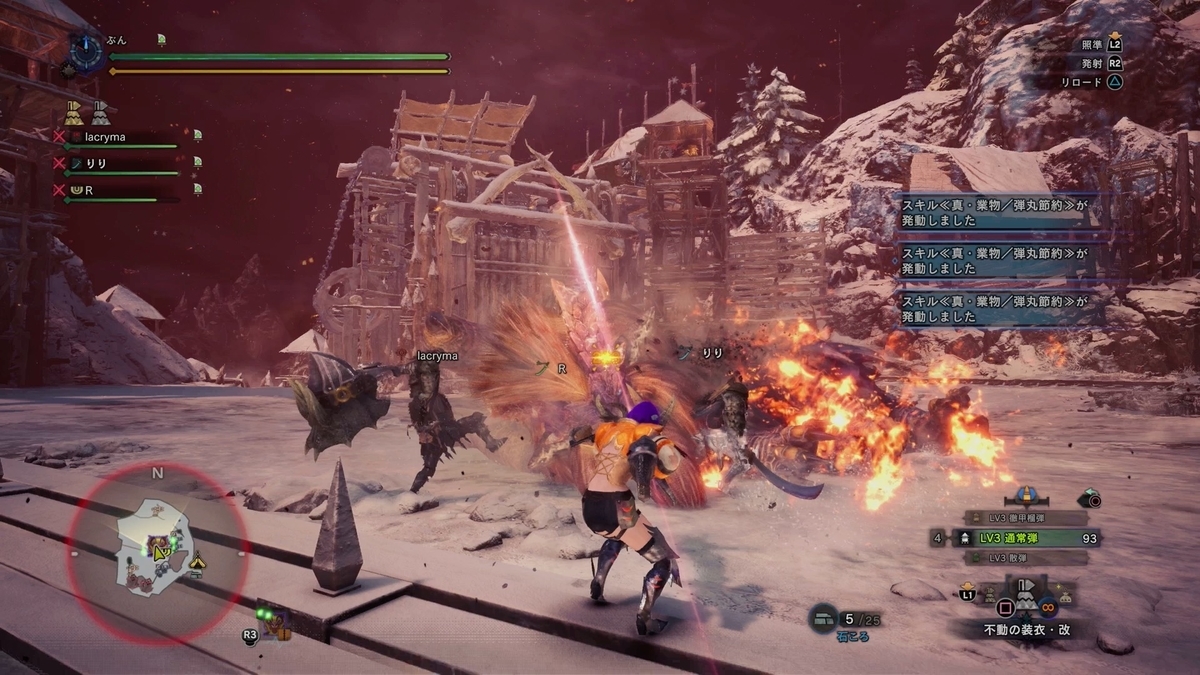1200x675 pixels.
Task: Select the 石ころ slinger ammo icon
Action: coord(823,620)
